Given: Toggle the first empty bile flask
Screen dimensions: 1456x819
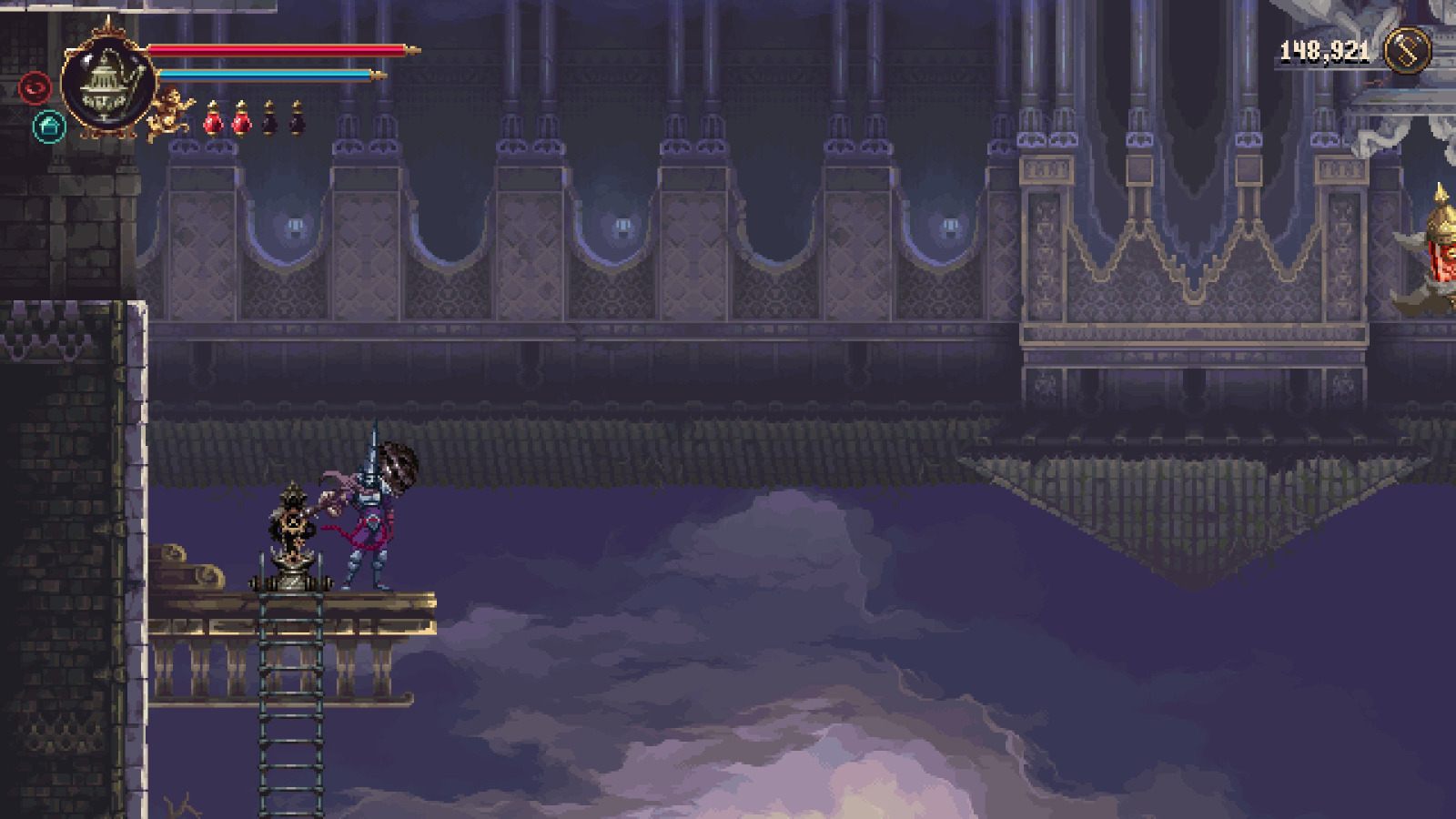Looking at the screenshot, I should 269,119.
